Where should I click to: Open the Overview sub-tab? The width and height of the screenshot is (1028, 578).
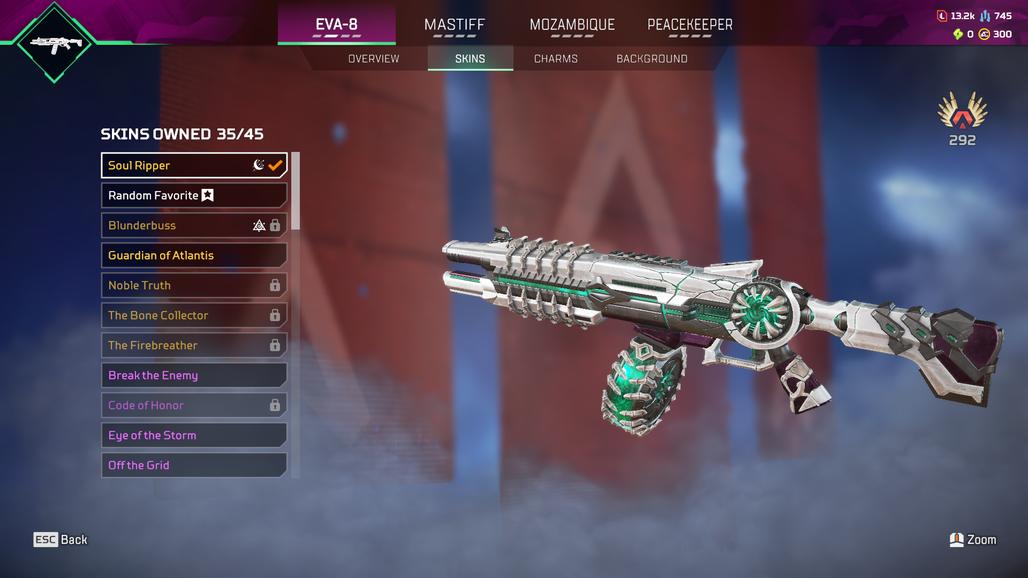coord(373,59)
